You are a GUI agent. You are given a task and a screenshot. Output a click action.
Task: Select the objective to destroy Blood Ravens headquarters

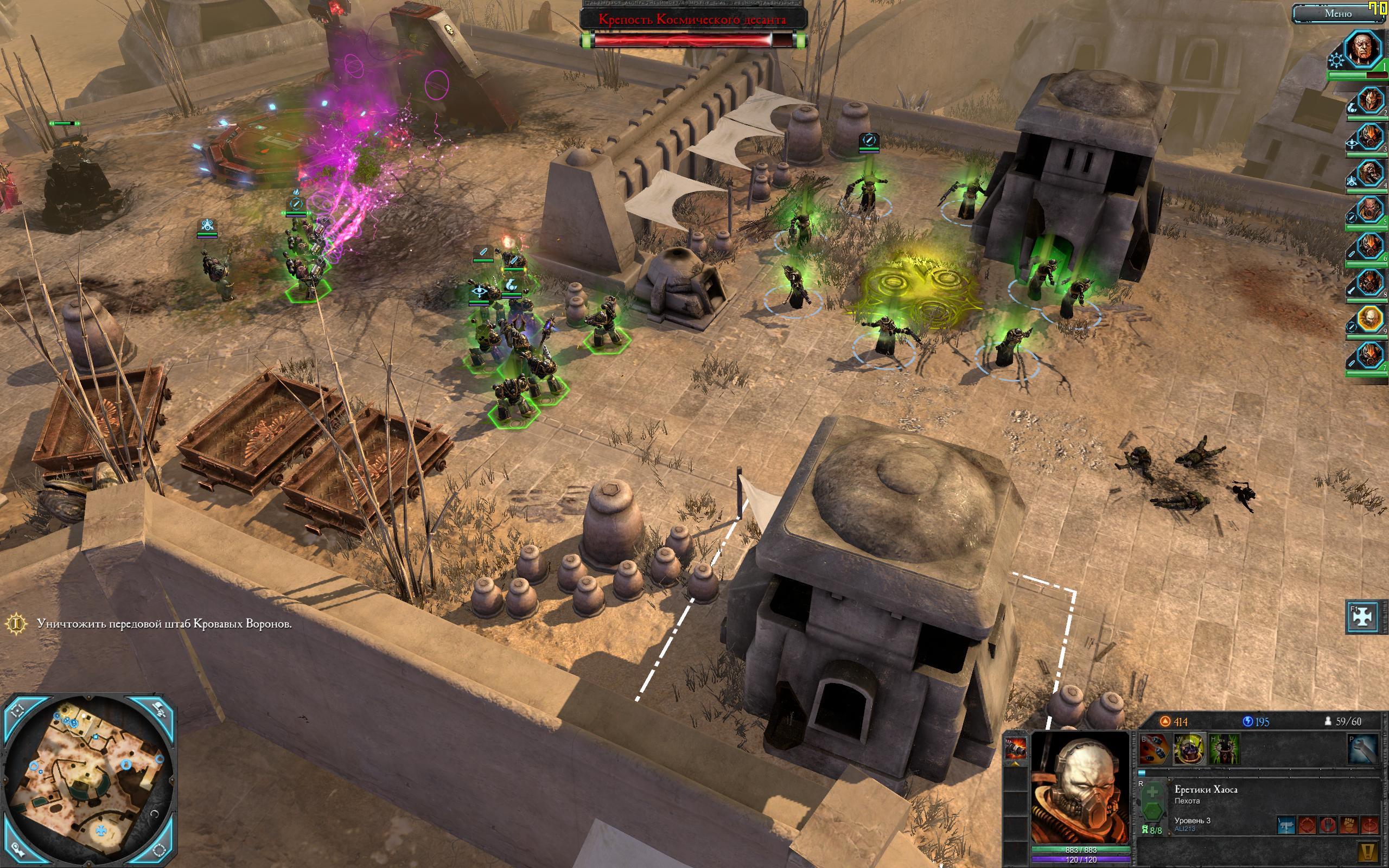coord(164,623)
